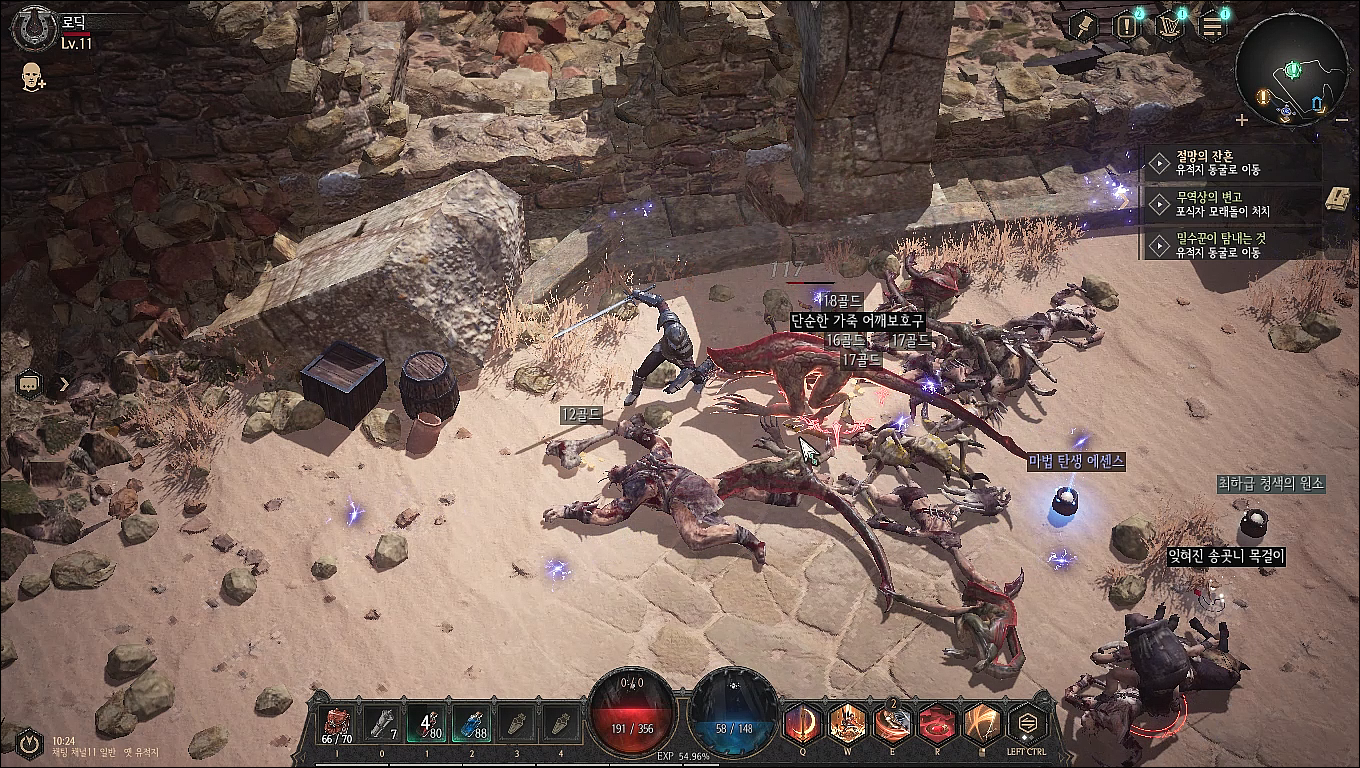Image resolution: width=1360 pixels, height=768 pixels.
Task: Expand the chat arrow beside bubble
Action: pyautogui.click(x=64, y=383)
